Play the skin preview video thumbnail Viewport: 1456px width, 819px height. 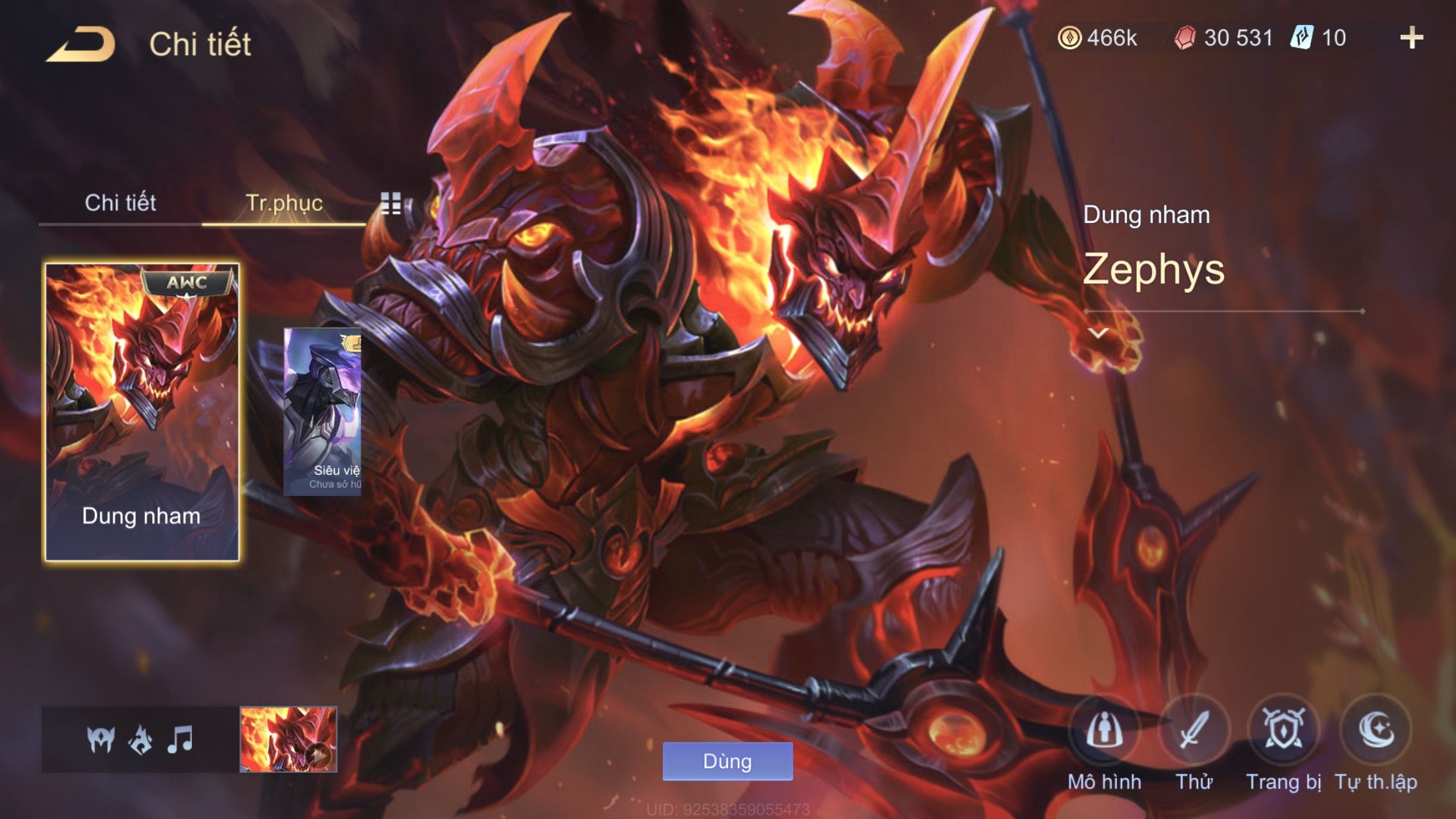(288, 739)
